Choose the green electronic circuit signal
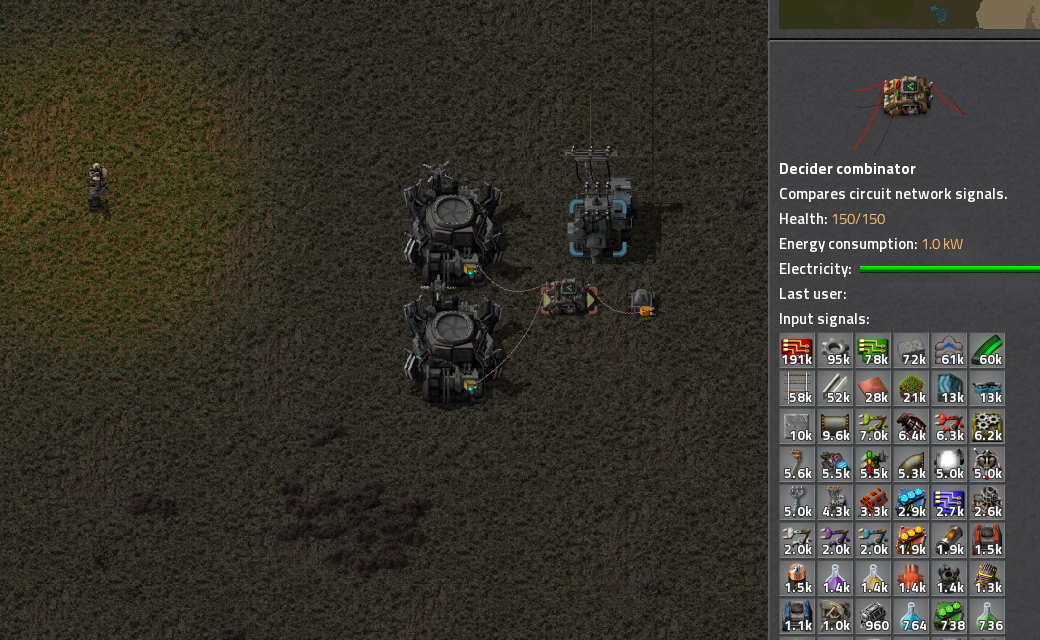1040x640 pixels. click(873, 351)
